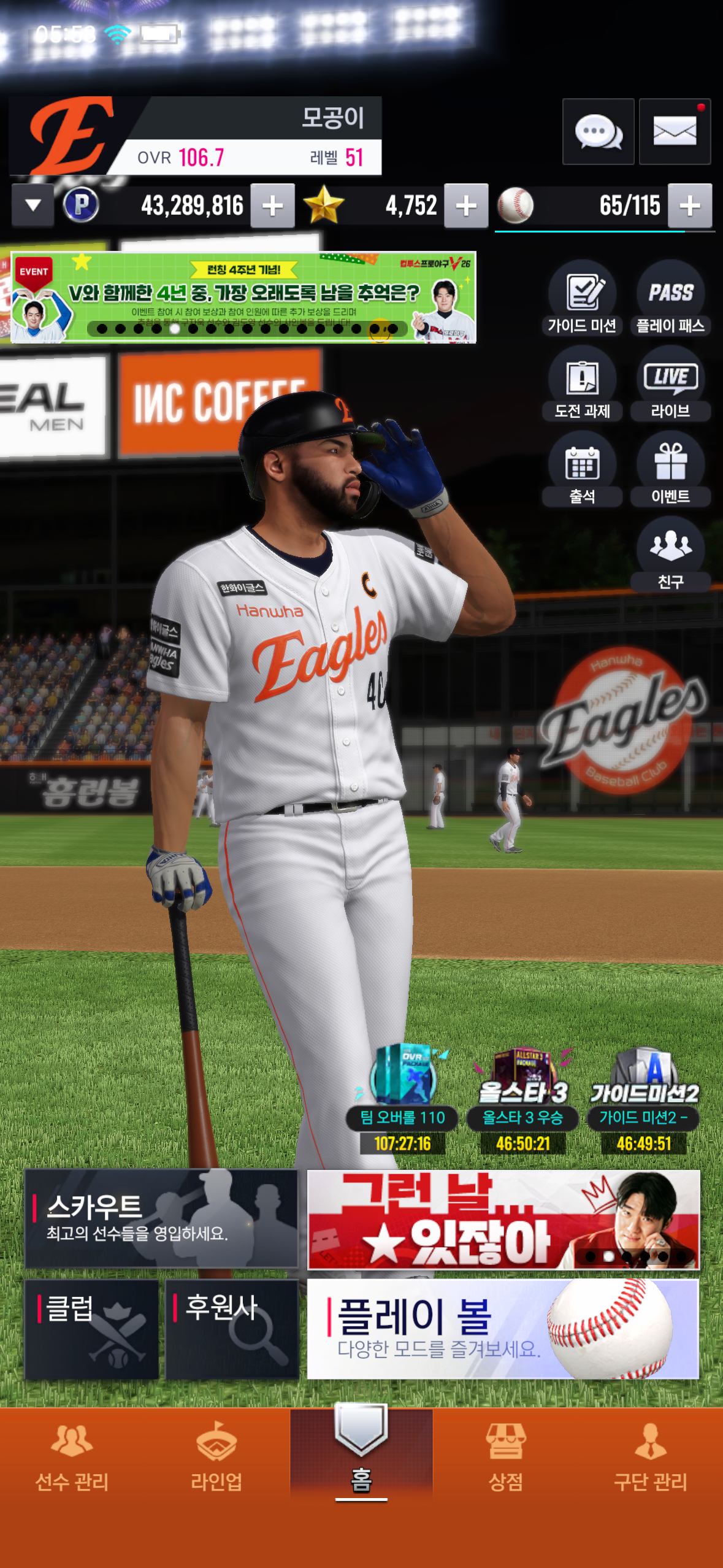Viewport: 723px width, 1568px height.
Task: Open the 스카우트 scout panel
Action: coord(161,1218)
